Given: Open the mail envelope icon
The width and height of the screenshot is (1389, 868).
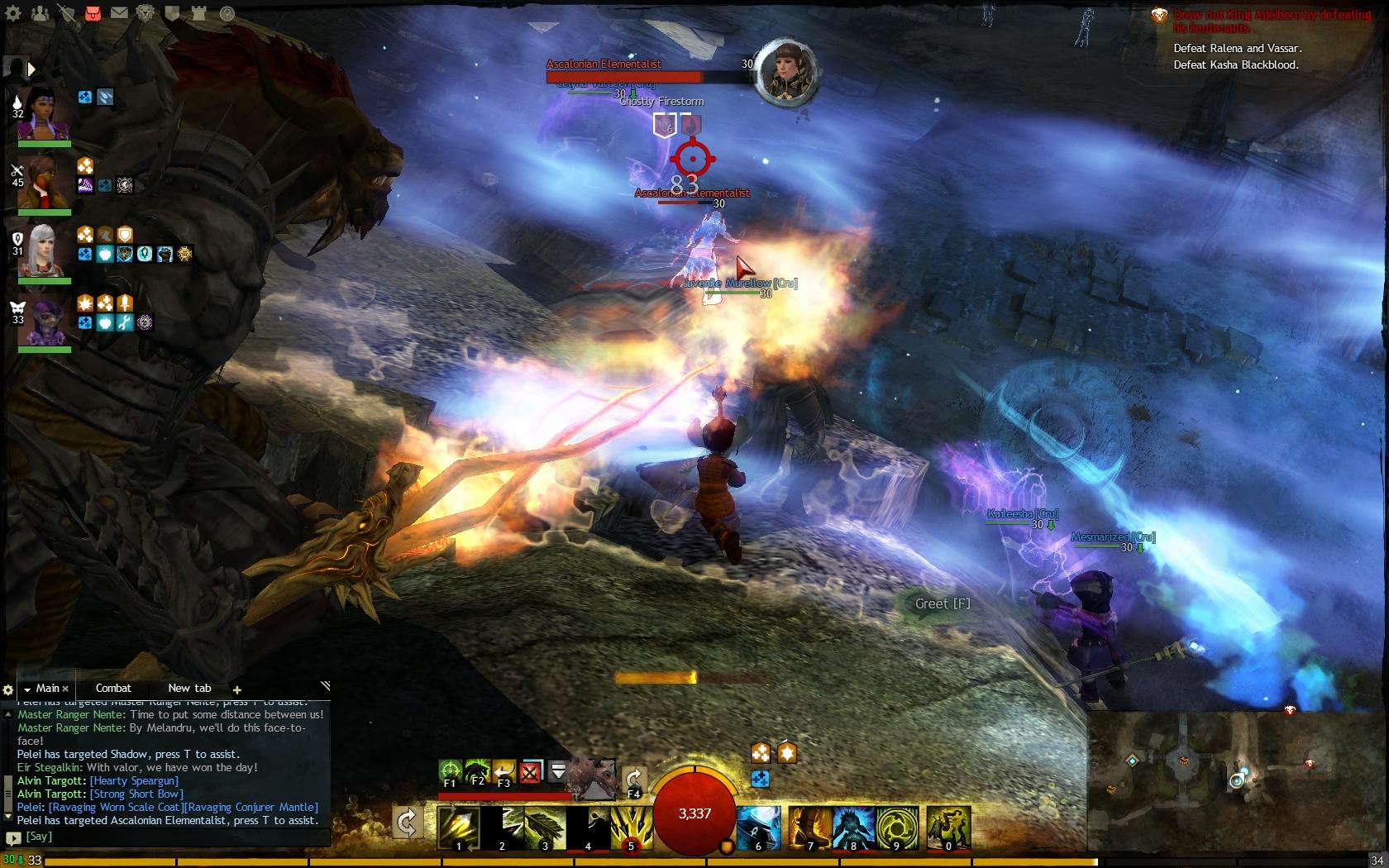Looking at the screenshot, I should (x=119, y=13).
